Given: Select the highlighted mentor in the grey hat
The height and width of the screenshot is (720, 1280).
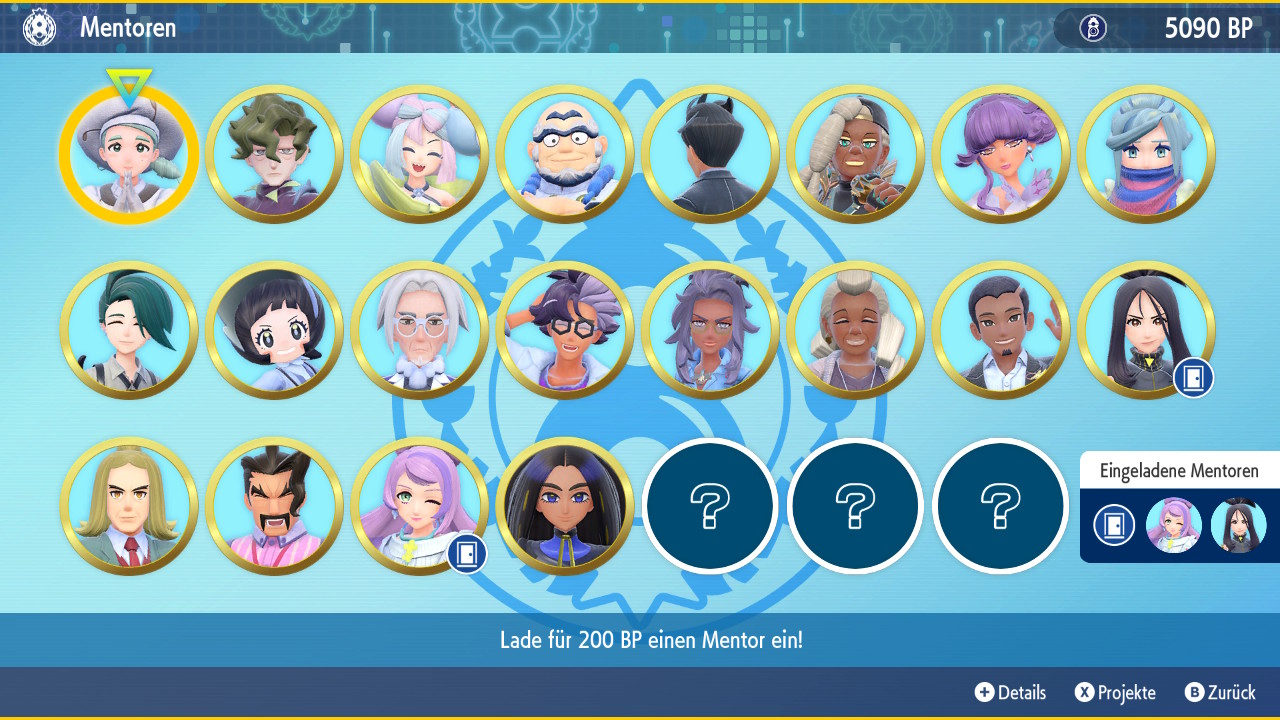Looking at the screenshot, I should [x=129, y=155].
